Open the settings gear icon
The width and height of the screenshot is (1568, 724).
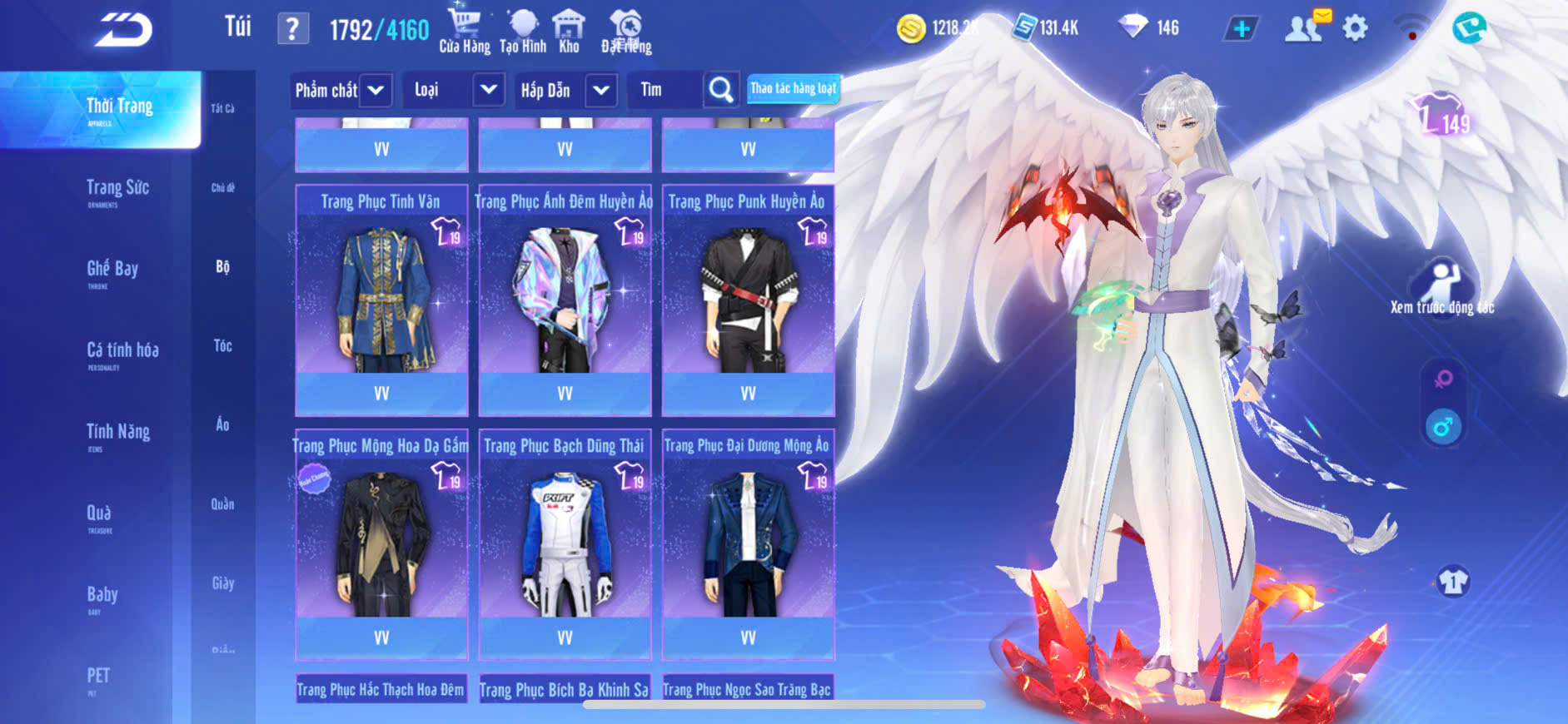(1355, 28)
